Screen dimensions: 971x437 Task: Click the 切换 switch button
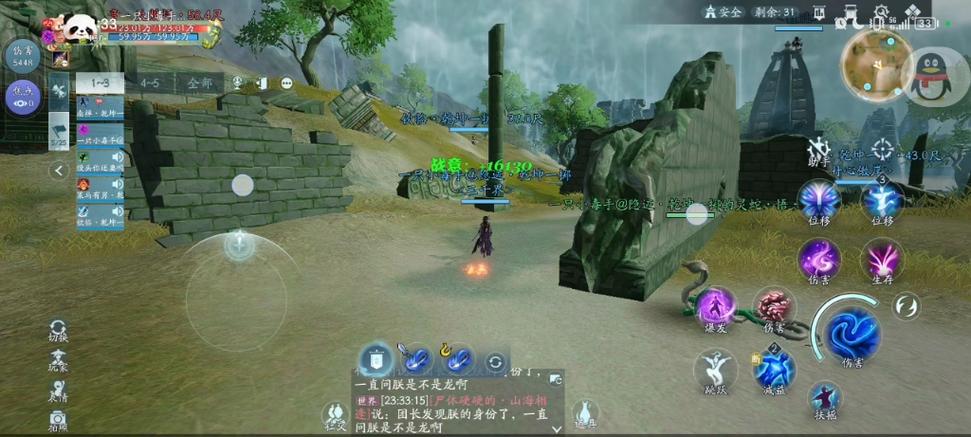tap(59, 331)
